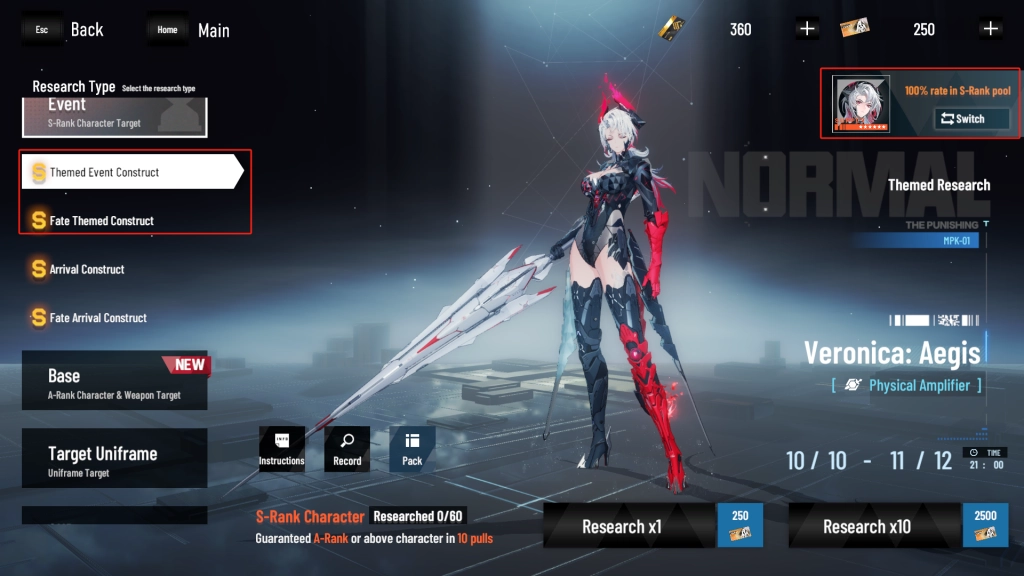The image size is (1024, 576).
Task: Perform Research x1 pull
Action: coord(653,526)
